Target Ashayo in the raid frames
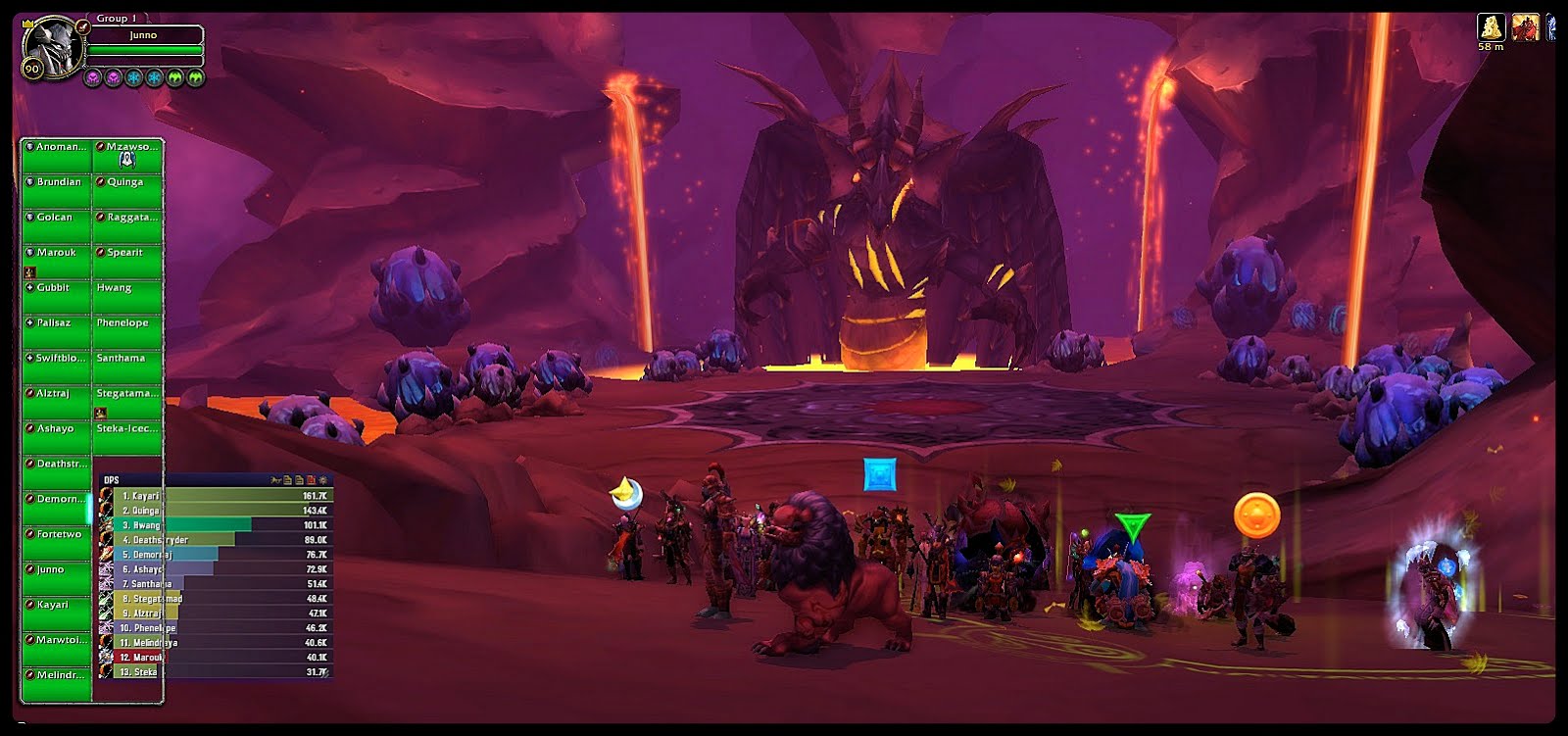 pyautogui.click(x=57, y=437)
